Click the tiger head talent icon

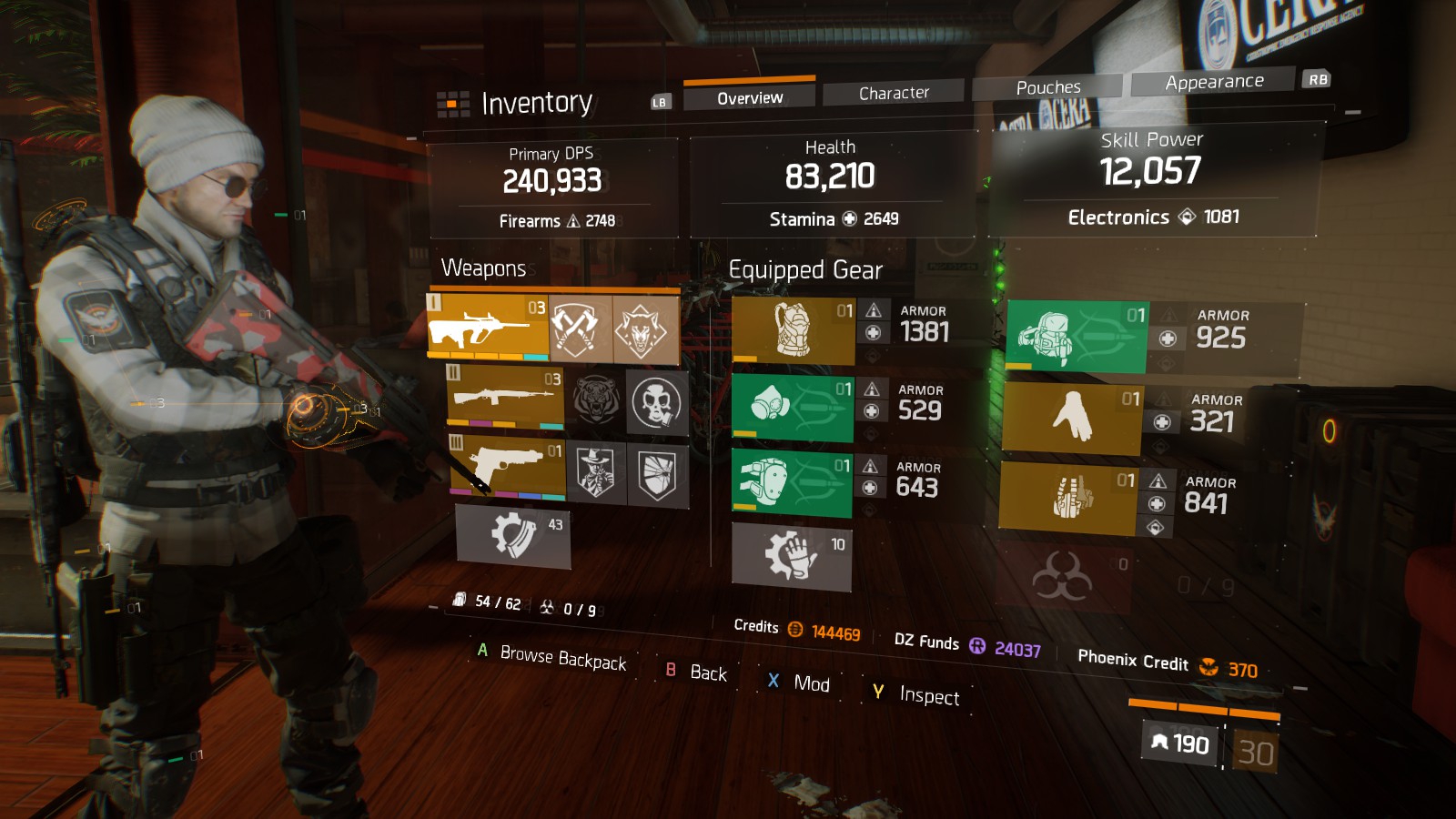[x=595, y=399]
